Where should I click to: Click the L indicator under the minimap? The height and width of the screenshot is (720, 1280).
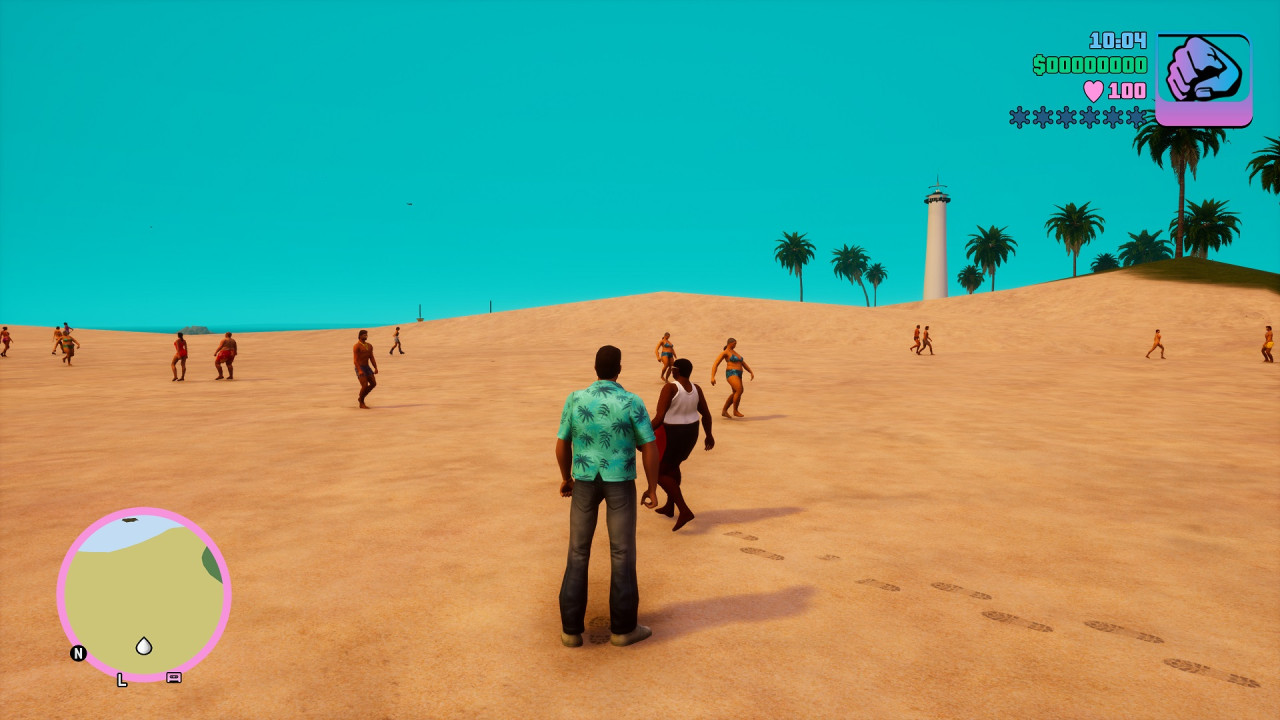pyautogui.click(x=121, y=679)
